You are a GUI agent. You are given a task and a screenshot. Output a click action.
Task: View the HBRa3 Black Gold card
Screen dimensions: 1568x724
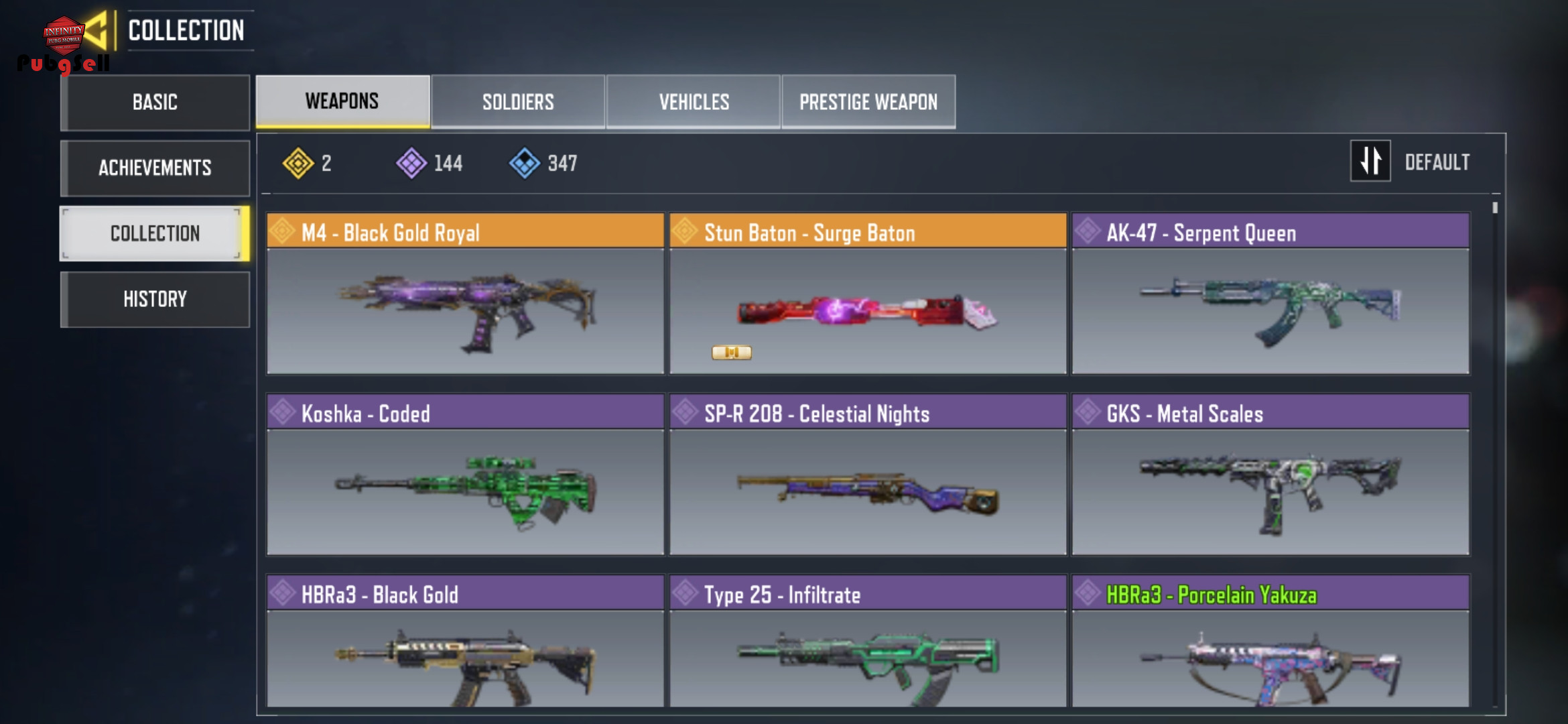pyautogui.click(x=465, y=642)
